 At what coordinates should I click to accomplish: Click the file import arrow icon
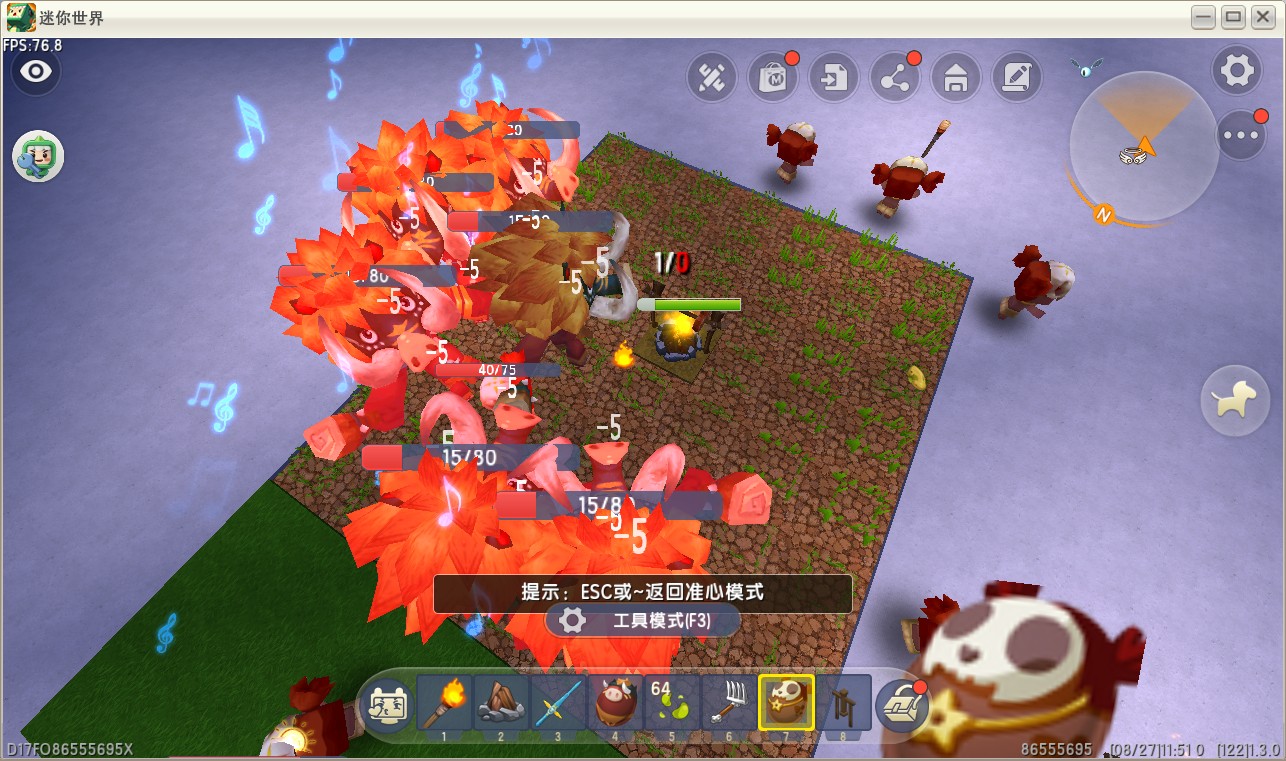tap(834, 77)
